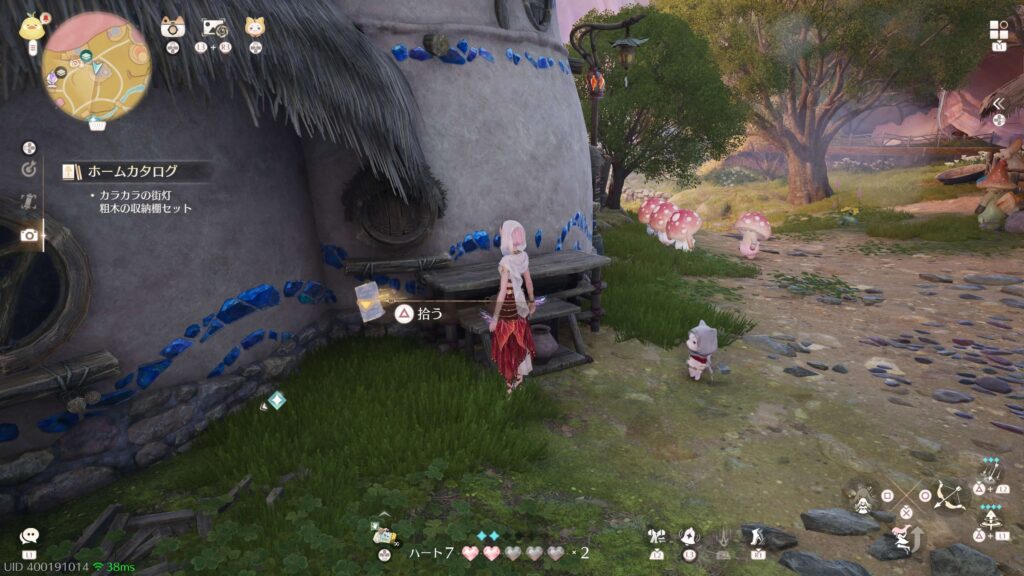The width and height of the screenshot is (1024, 576).
Task: Expand the double-chevron collapse arrow
Action: 998,103
